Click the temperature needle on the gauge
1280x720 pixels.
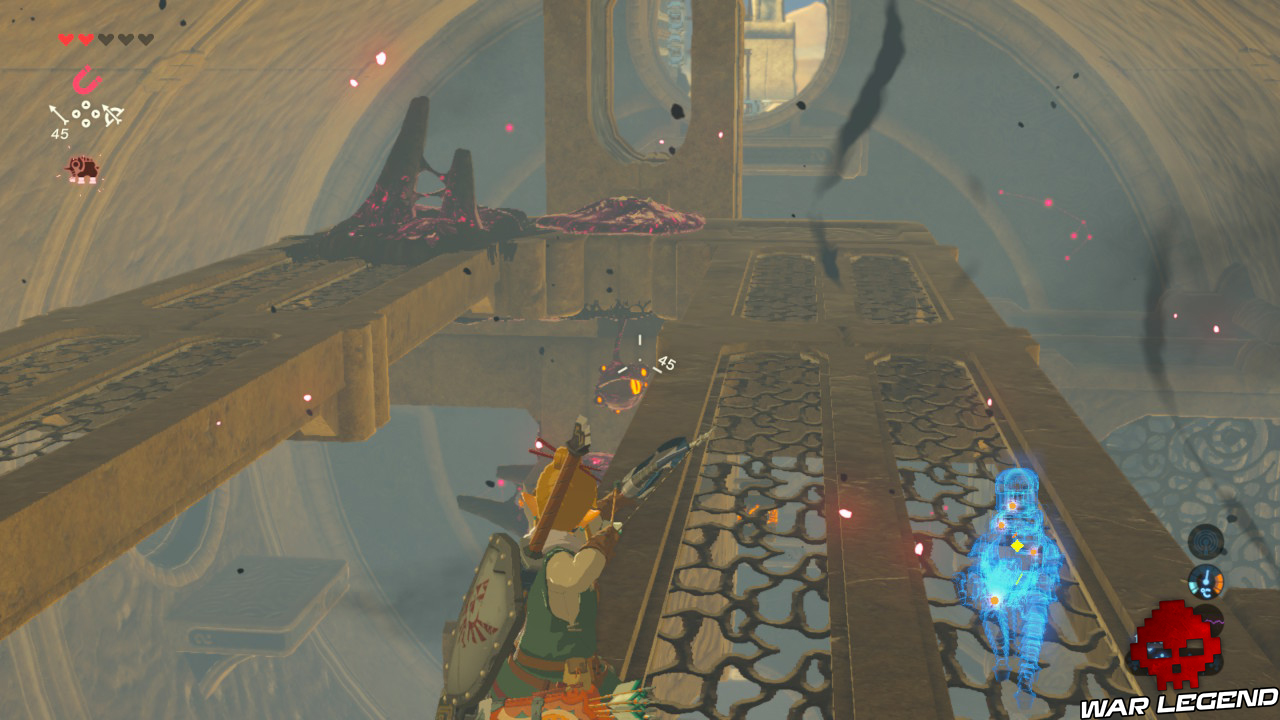click(1206, 576)
